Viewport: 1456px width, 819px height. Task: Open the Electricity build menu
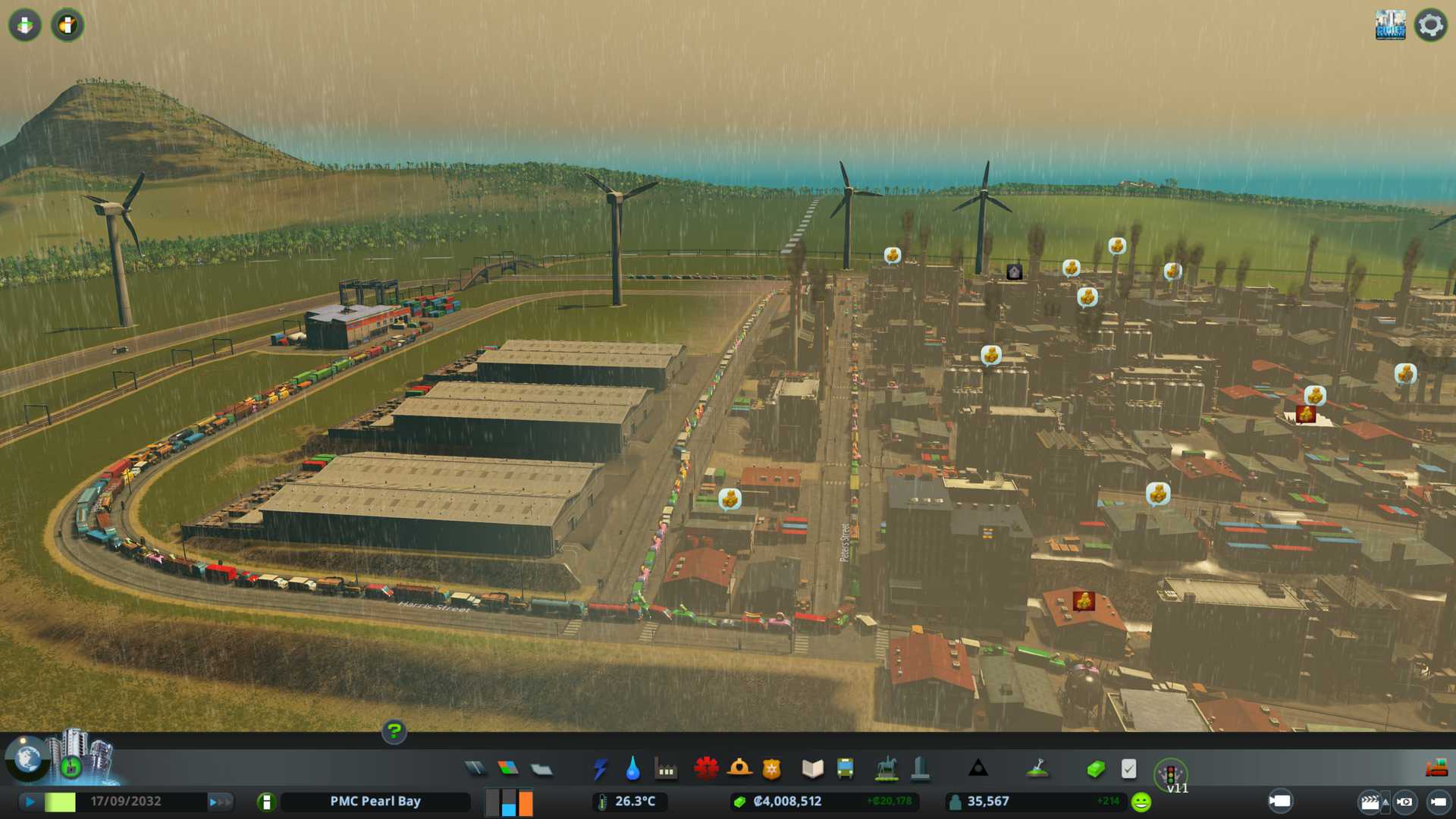point(600,769)
